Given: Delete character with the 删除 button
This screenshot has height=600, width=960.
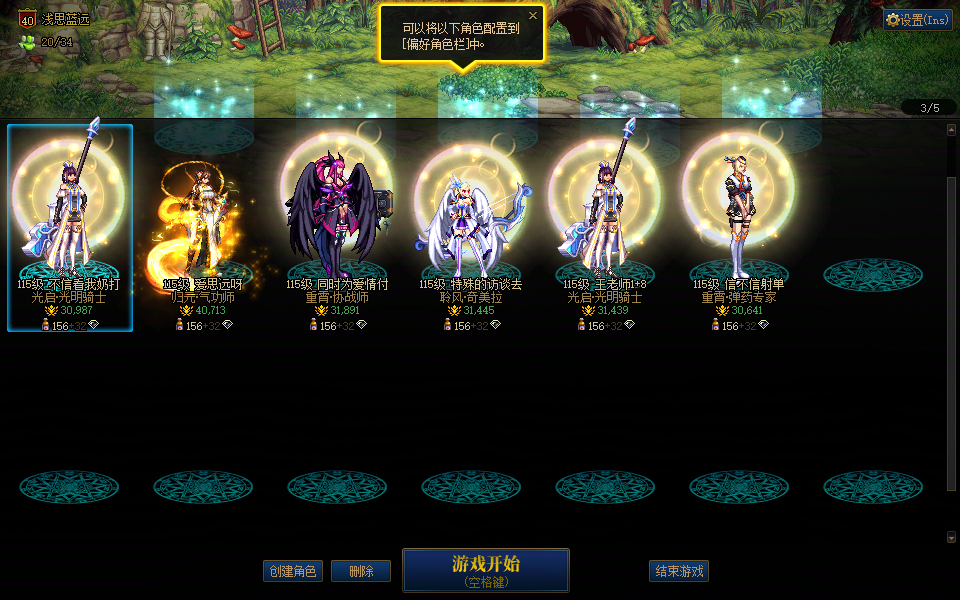Looking at the screenshot, I should coord(361,571).
